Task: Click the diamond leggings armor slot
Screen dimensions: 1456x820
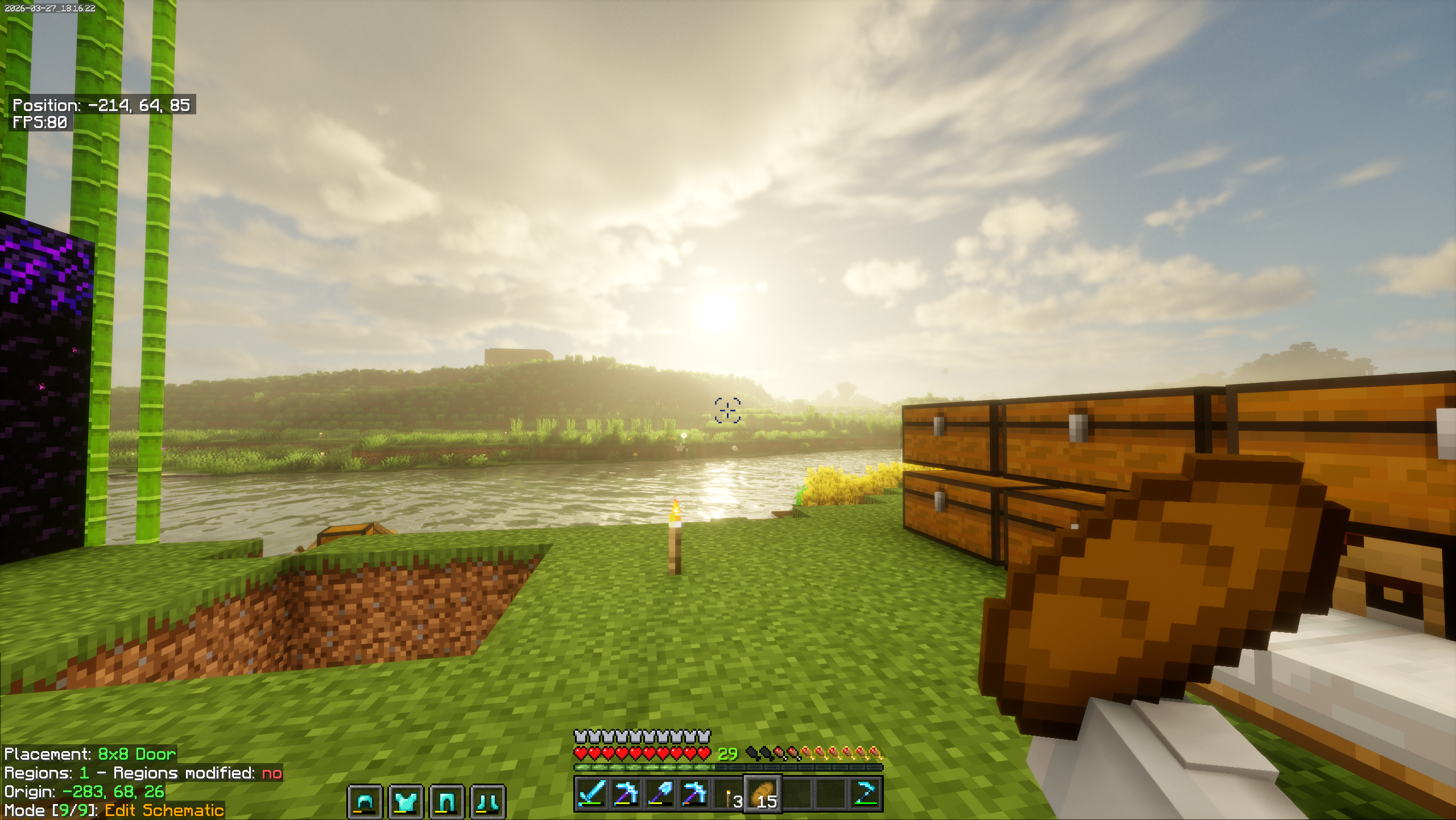Action: coord(447,802)
